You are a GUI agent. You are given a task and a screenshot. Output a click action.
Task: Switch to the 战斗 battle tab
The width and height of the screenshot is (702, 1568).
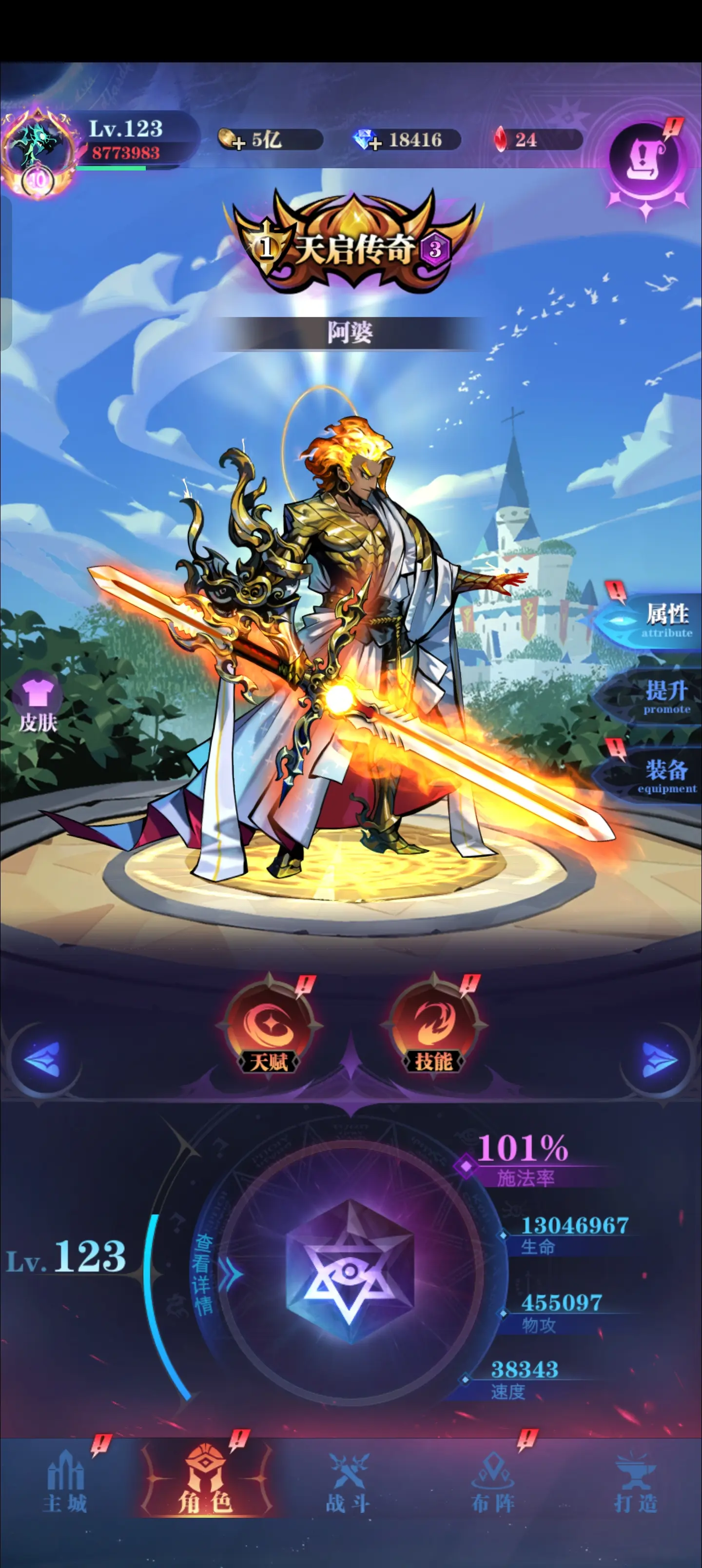click(x=348, y=1485)
